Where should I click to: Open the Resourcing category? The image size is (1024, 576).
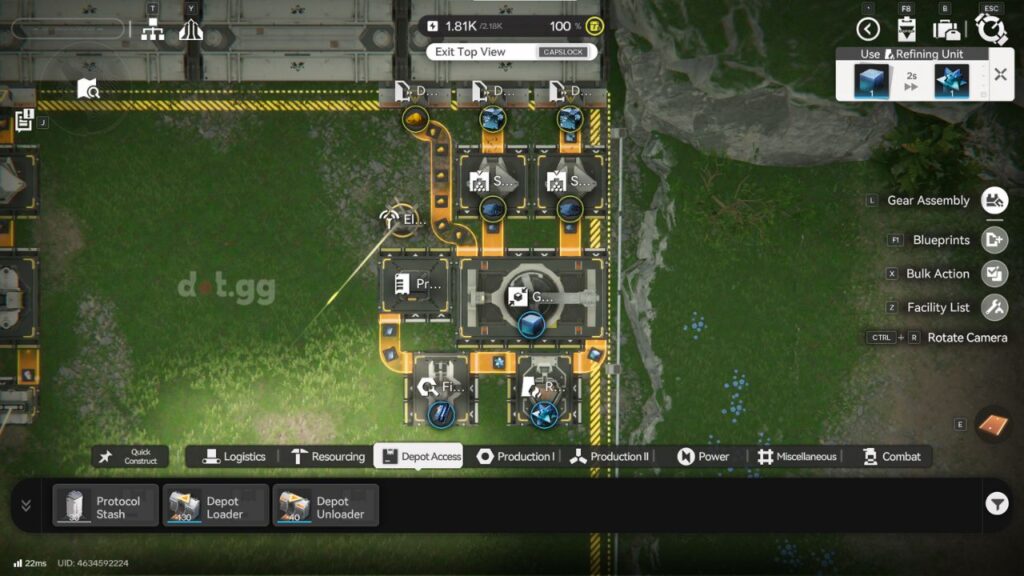click(x=328, y=457)
